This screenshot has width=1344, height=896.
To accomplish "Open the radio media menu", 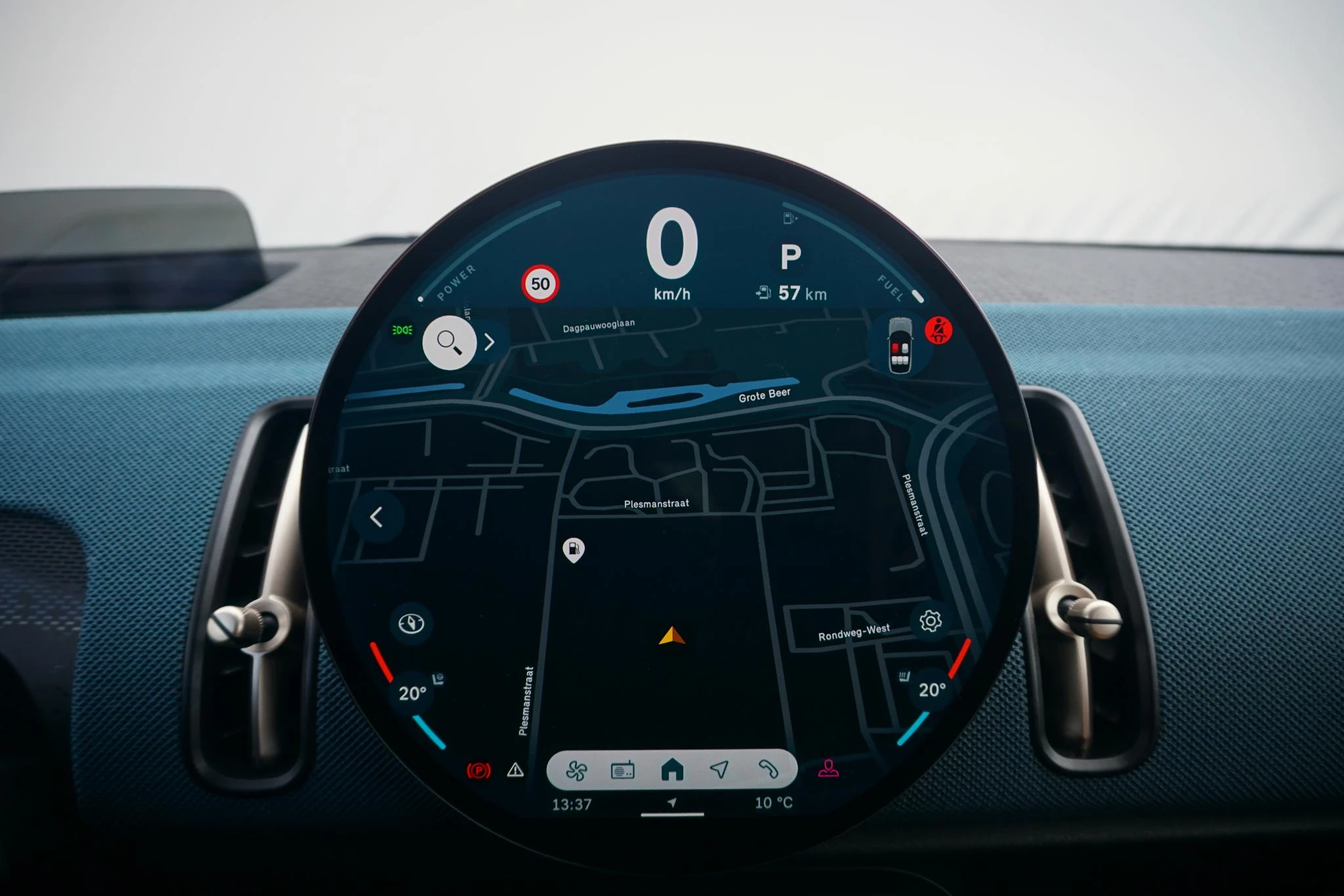I will [x=622, y=770].
